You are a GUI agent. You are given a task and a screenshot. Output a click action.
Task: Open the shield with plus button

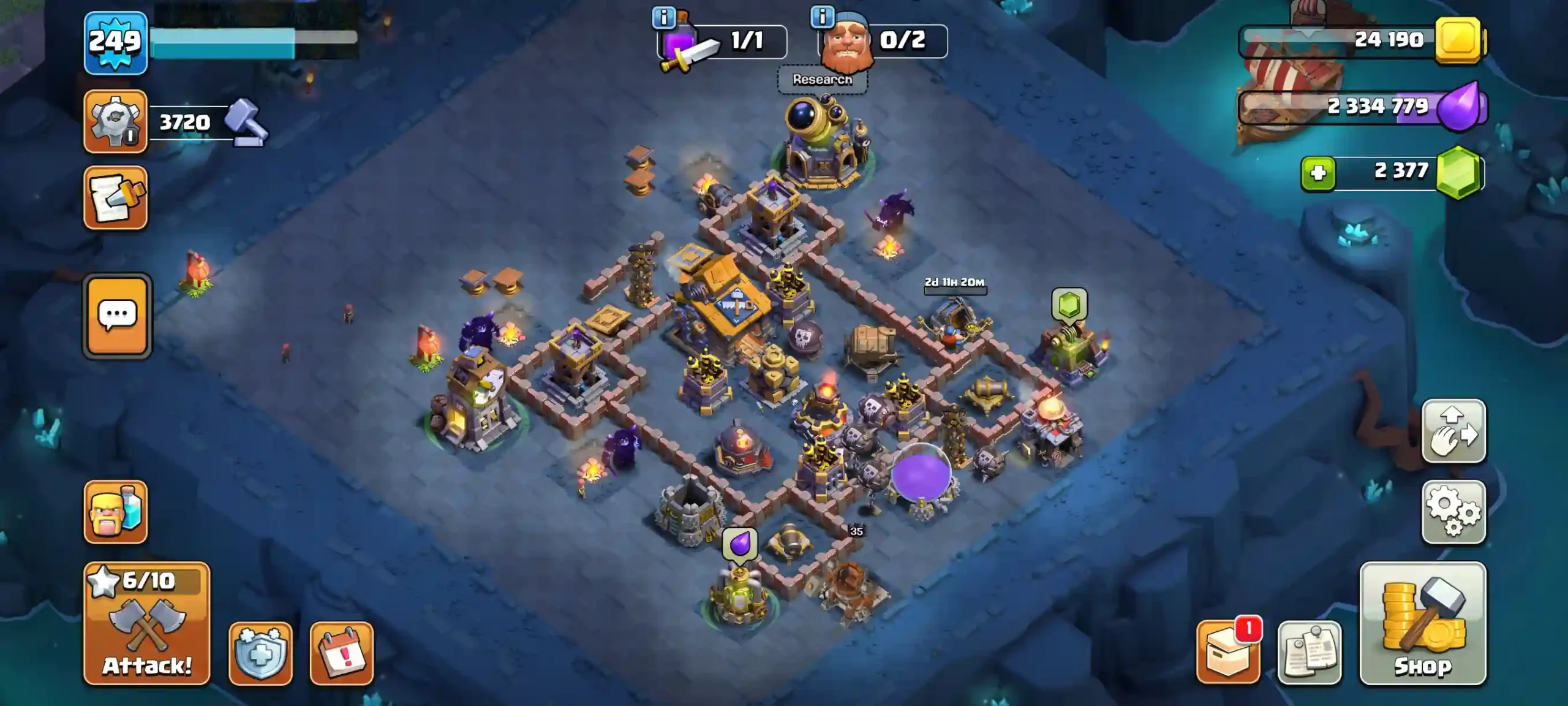pyautogui.click(x=260, y=653)
